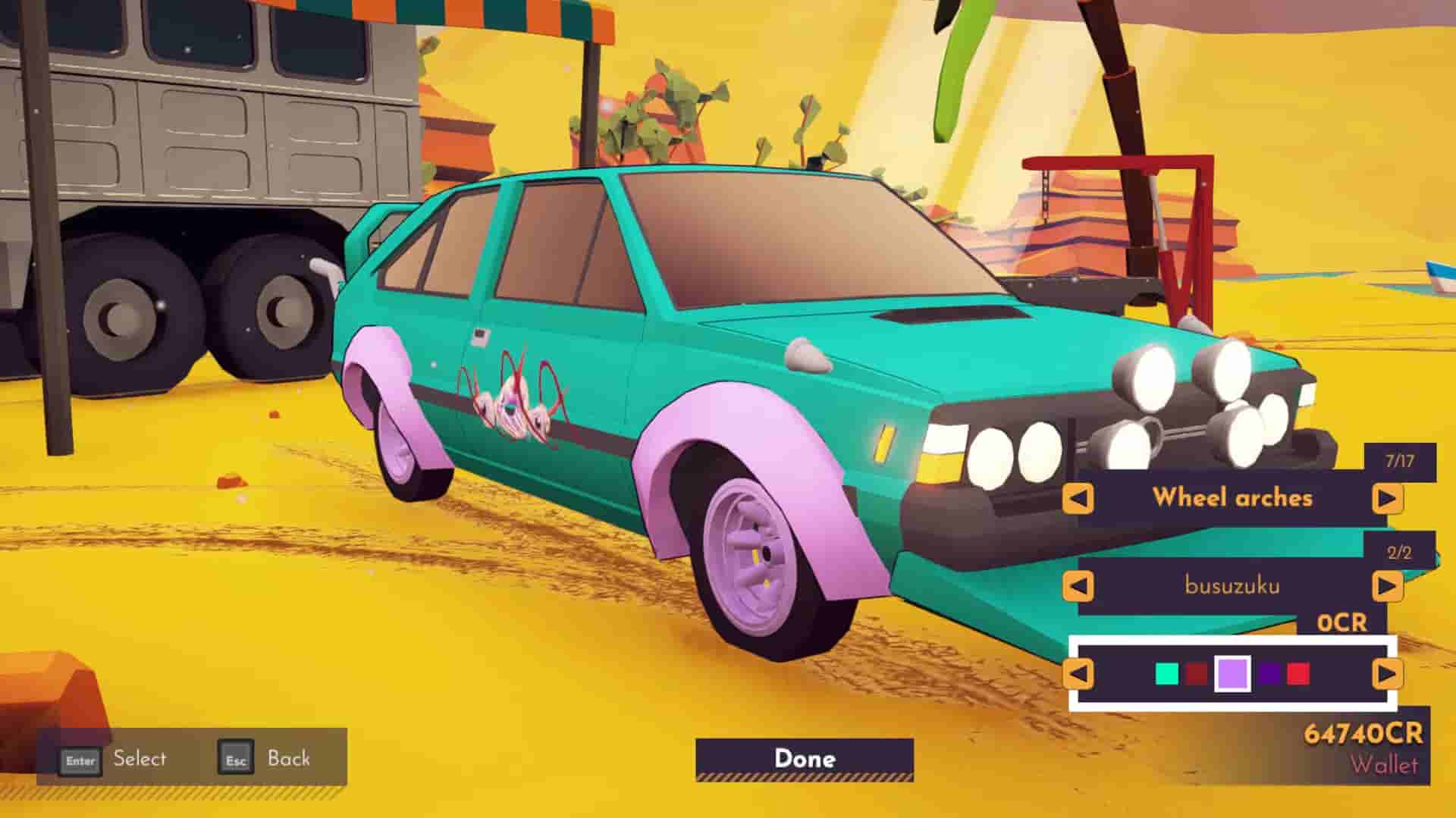Viewport: 1456px width, 818px height.
Task: Choose the dark red color swatch
Action: click(x=1197, y=673)
